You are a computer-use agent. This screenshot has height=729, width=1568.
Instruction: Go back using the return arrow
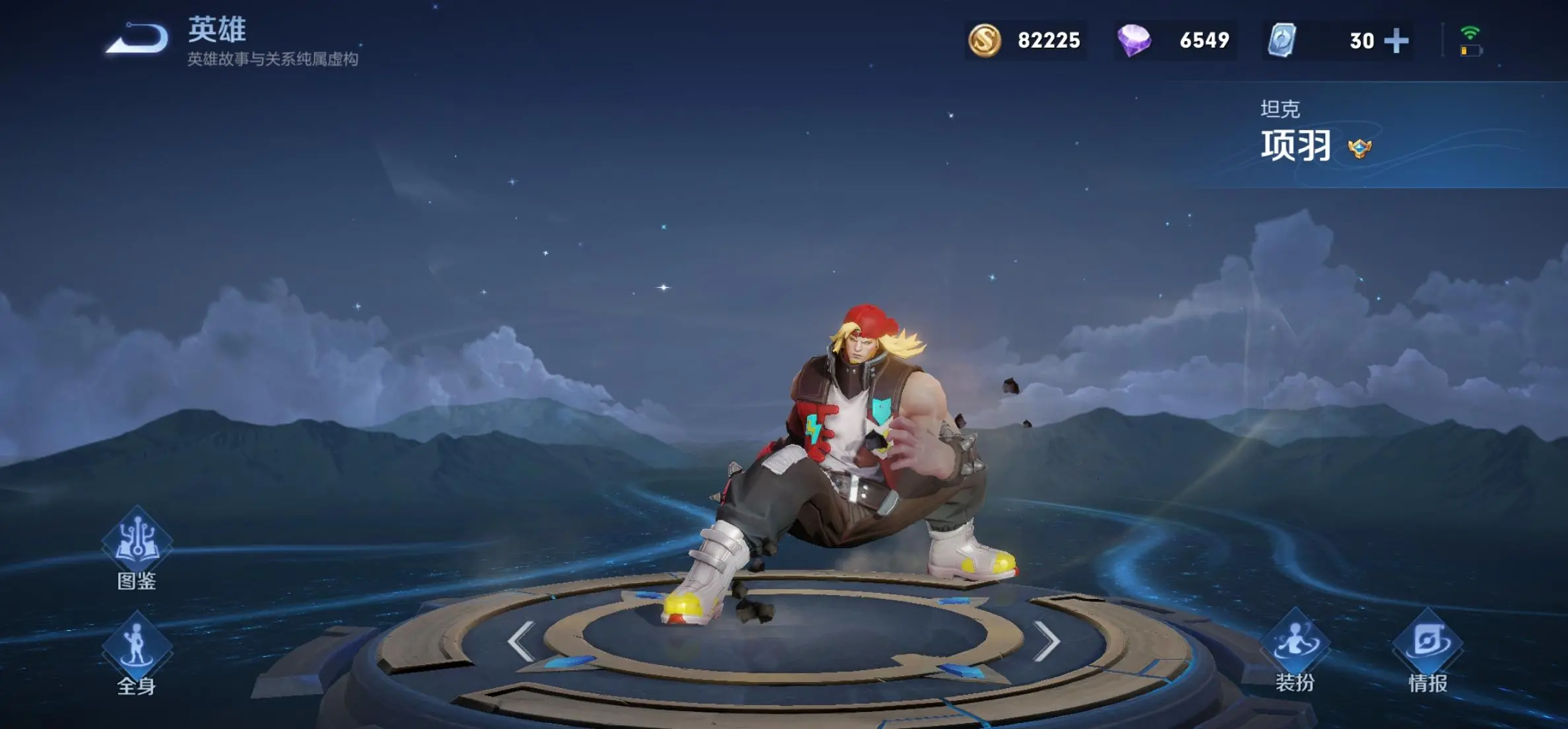point(137,38)
